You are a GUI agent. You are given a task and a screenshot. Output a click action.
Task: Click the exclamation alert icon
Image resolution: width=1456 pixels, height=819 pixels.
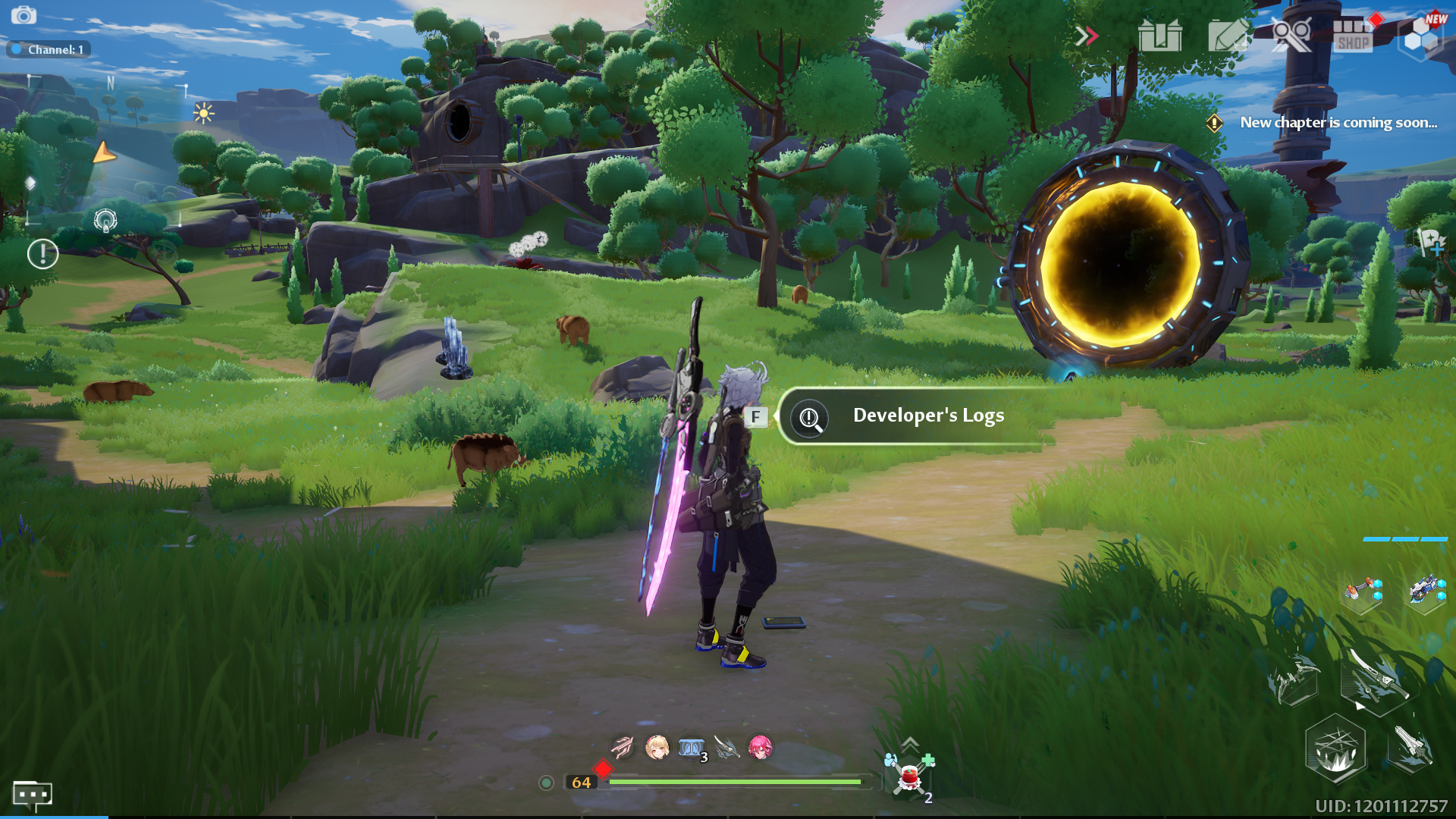click(42, 254)
